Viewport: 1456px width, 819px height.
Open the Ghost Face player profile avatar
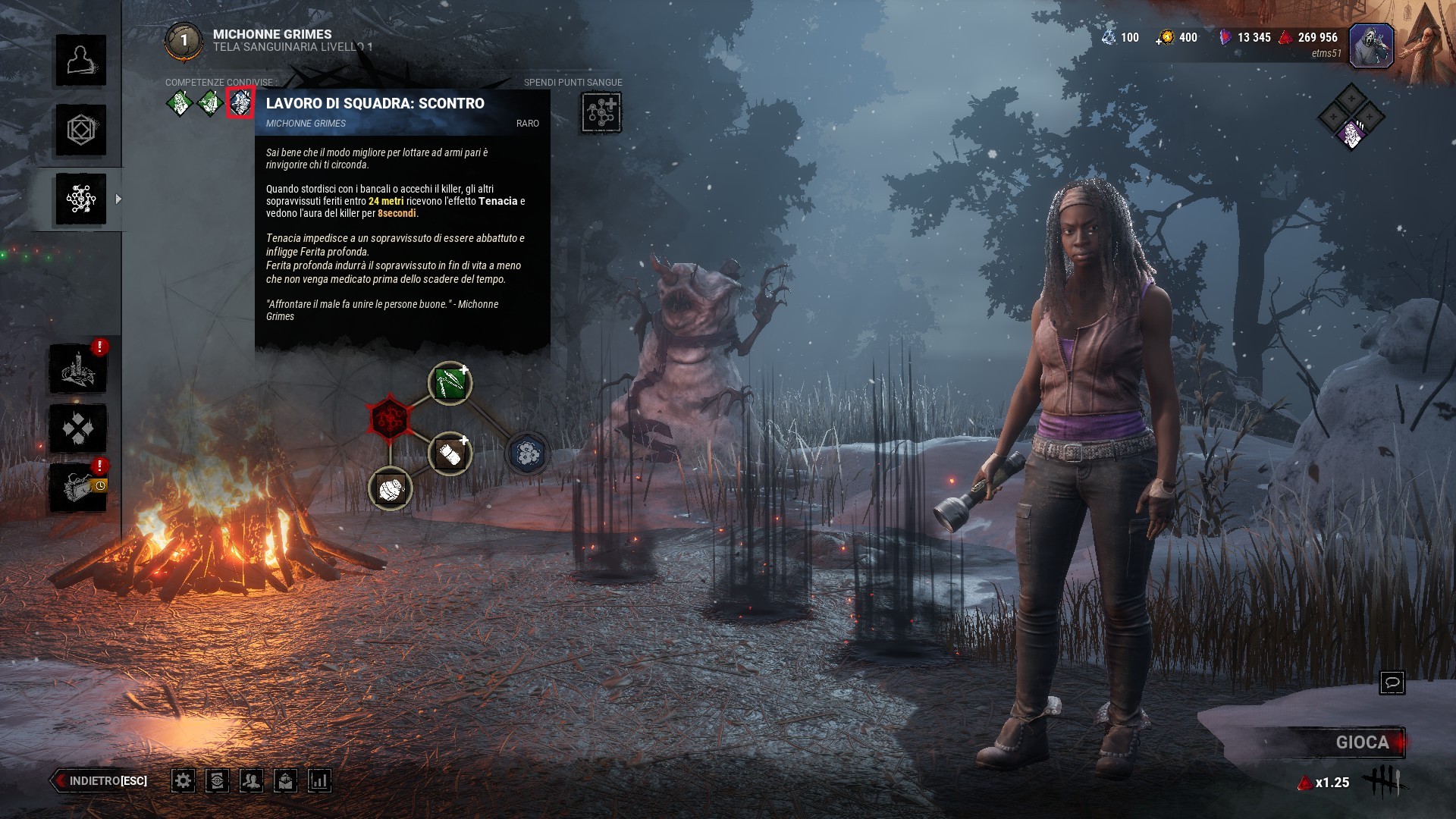[x=1371, y=45]
